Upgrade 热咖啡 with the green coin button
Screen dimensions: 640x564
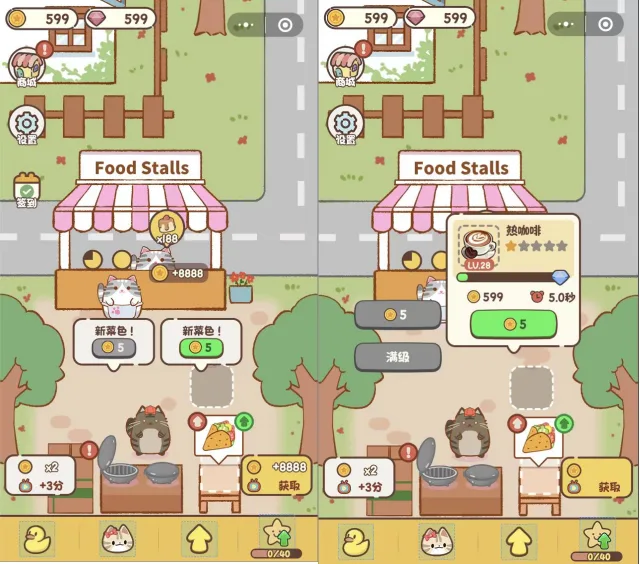coord(513,324)
